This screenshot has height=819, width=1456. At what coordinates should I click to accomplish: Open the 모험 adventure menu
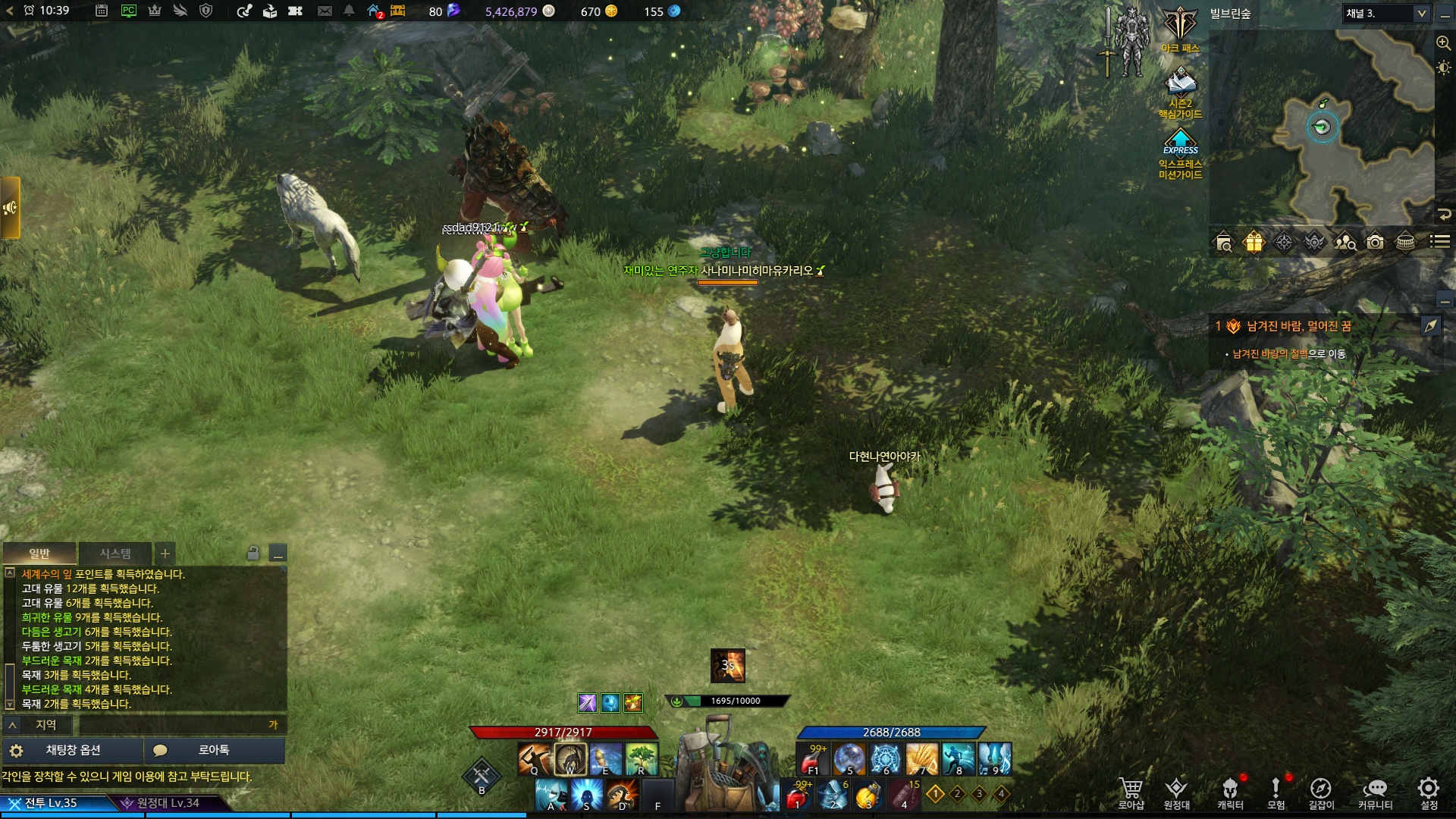tap(1276, 792)
